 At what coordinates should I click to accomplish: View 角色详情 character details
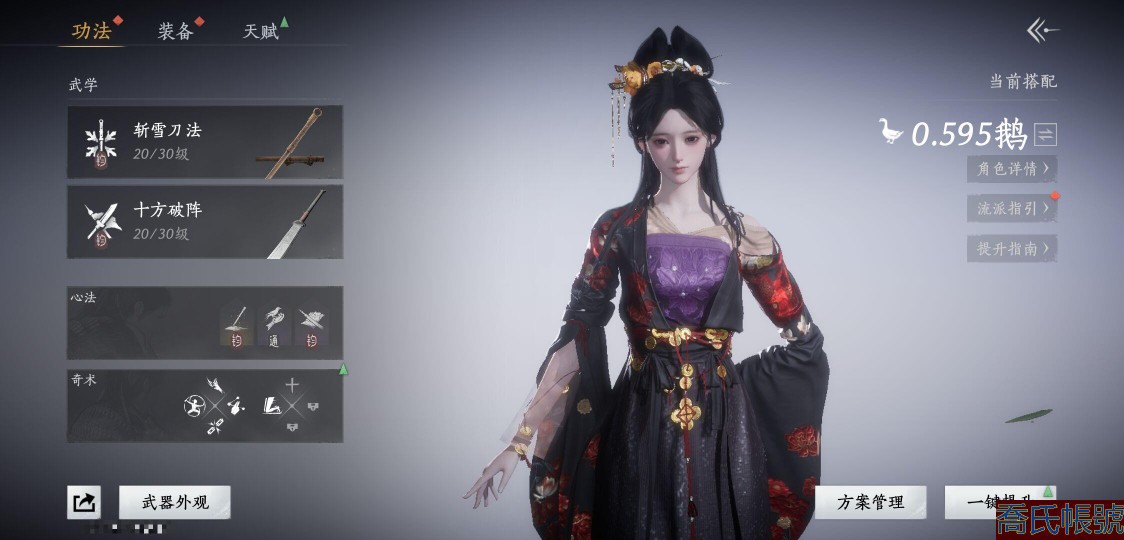1012,169
